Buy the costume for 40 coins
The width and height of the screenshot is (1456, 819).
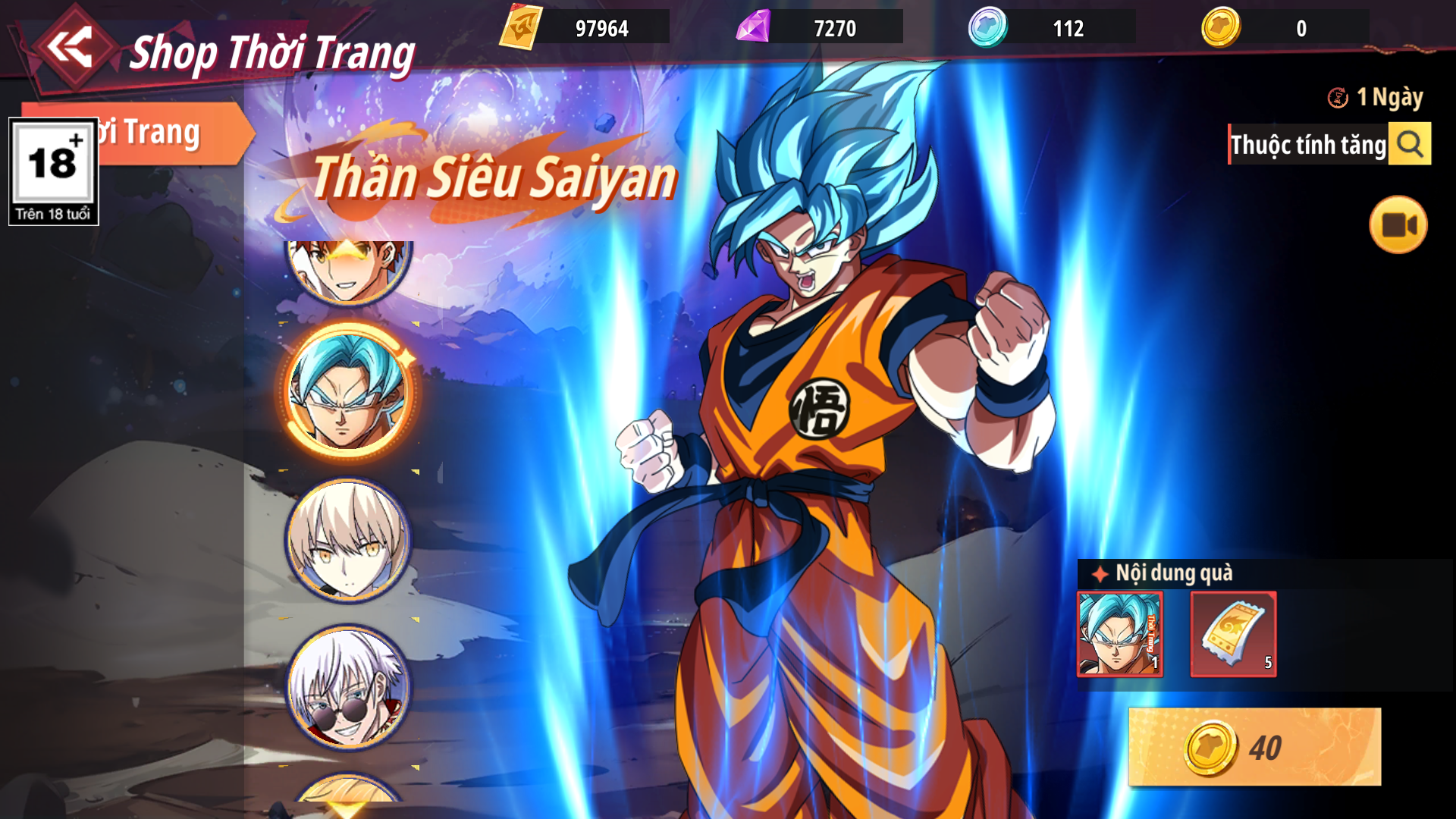(1254, 747)
